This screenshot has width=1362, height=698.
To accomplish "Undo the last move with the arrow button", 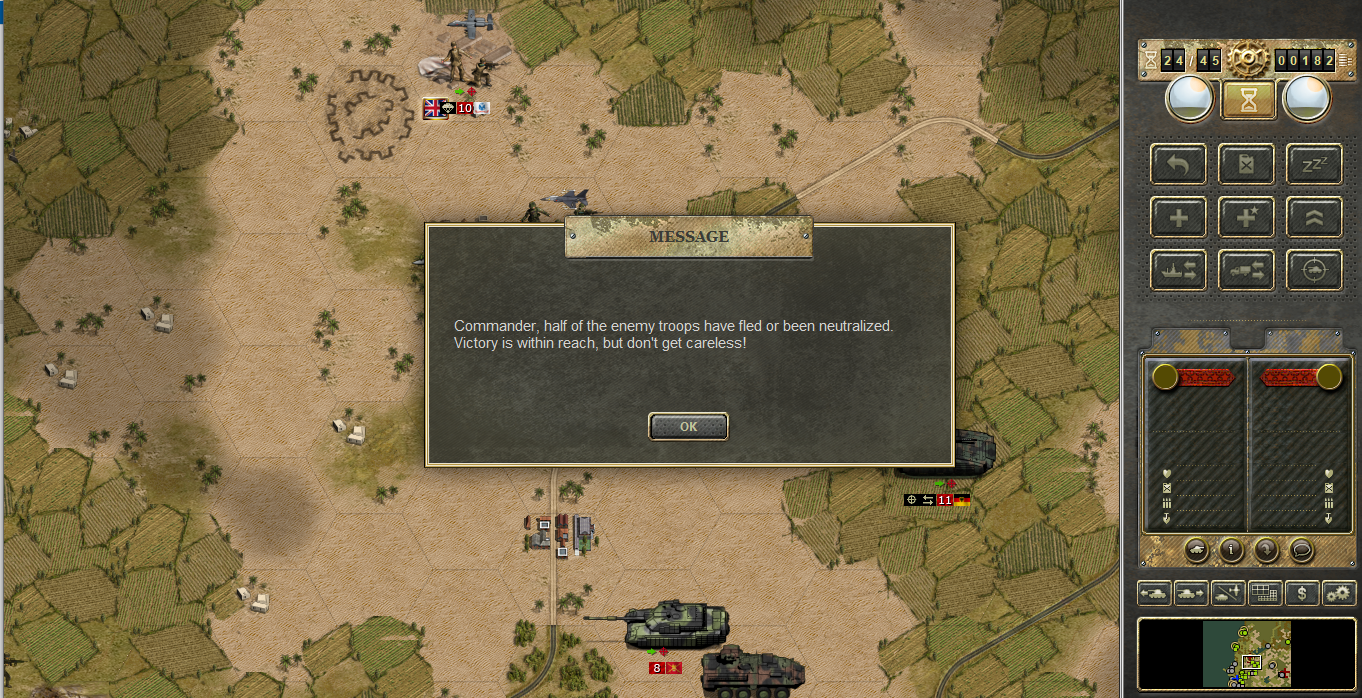I will [1178, 165].
